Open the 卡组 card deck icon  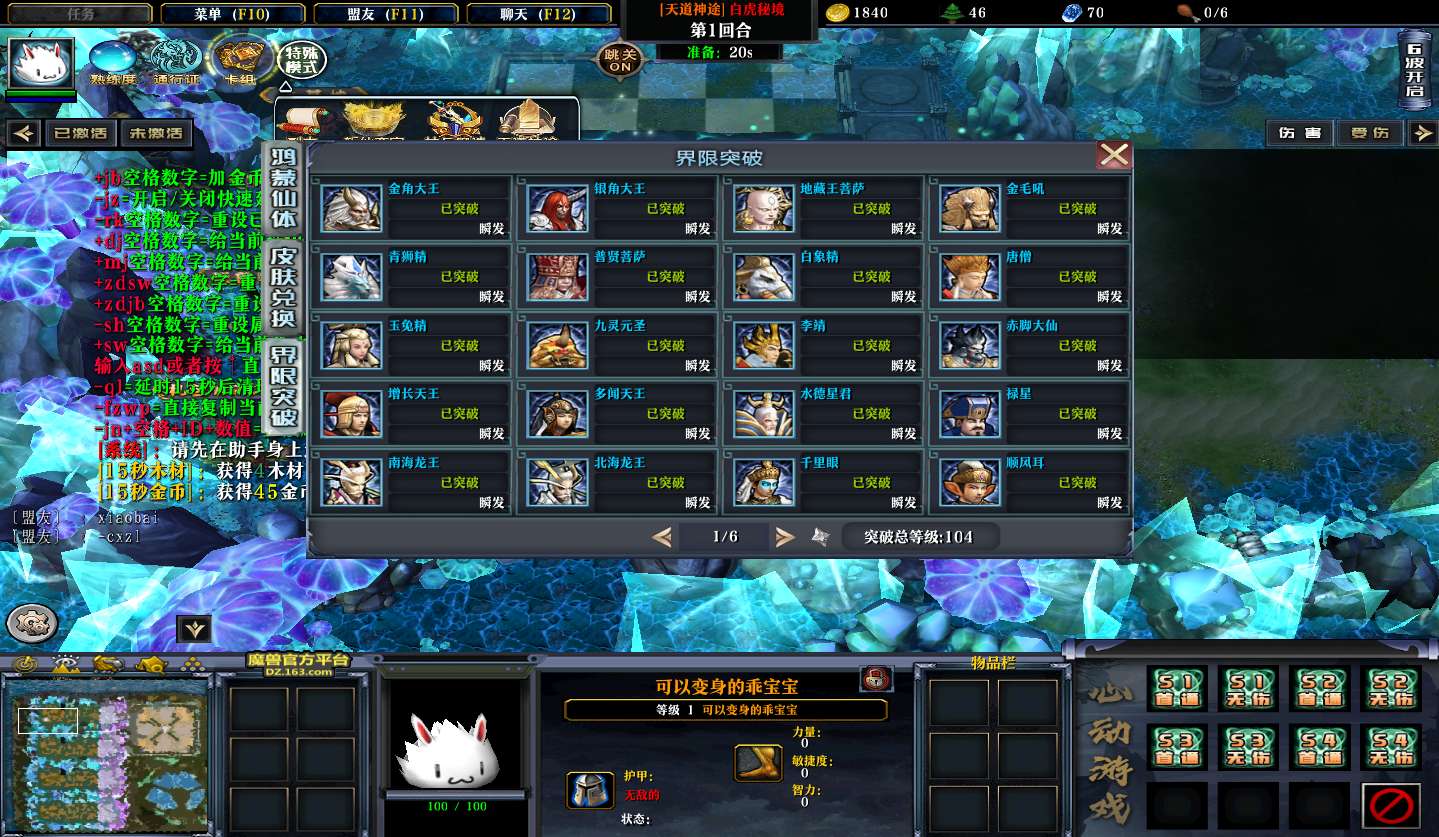click(239, 60)
